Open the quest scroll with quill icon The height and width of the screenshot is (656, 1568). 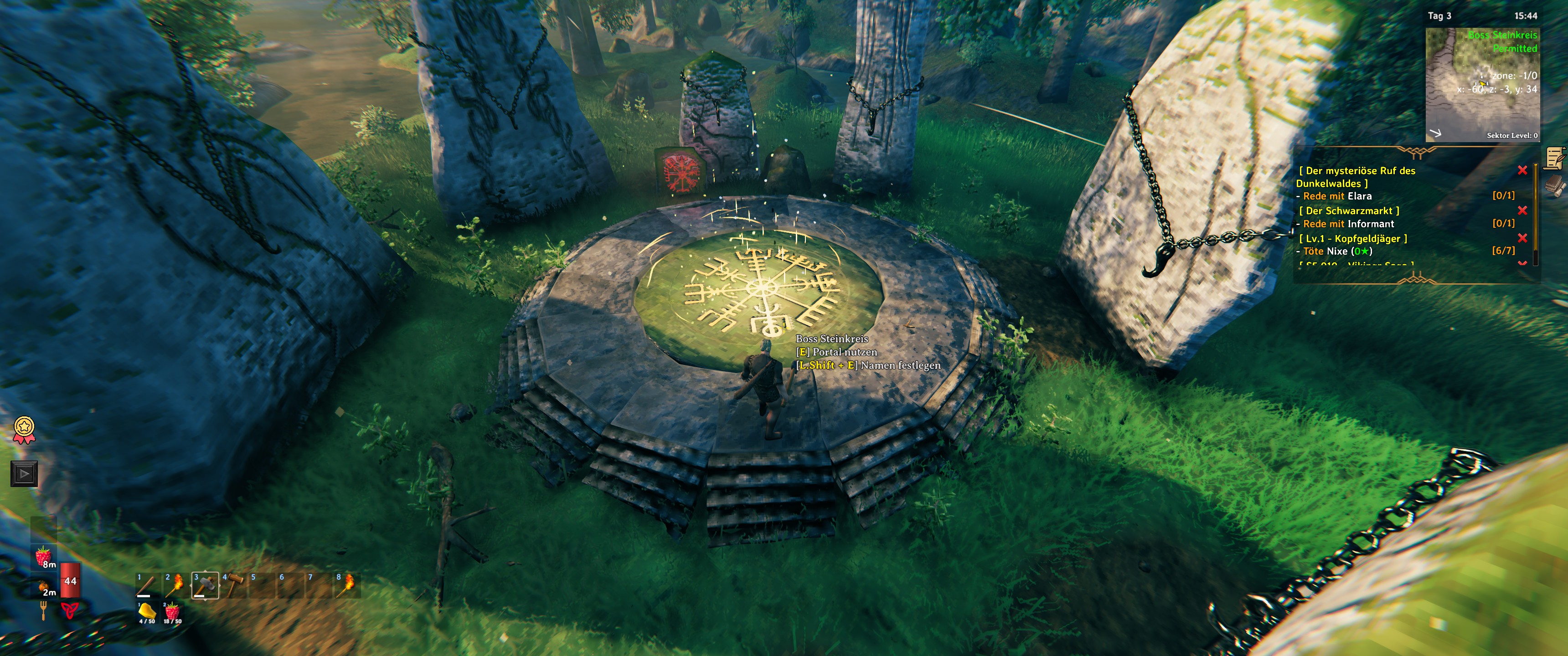point(1554,158)
